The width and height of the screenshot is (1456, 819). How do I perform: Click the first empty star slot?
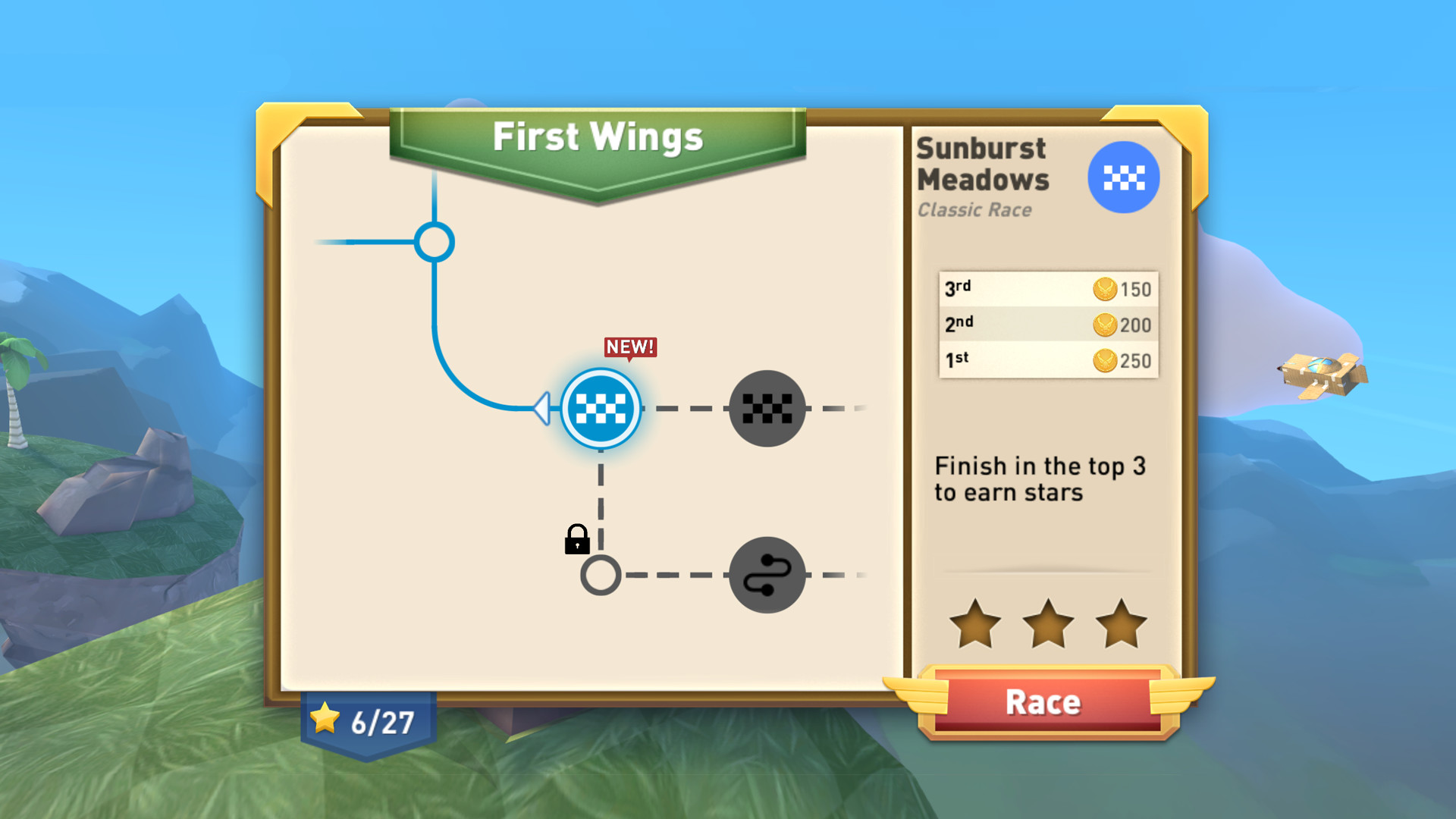tap(975, 623)
